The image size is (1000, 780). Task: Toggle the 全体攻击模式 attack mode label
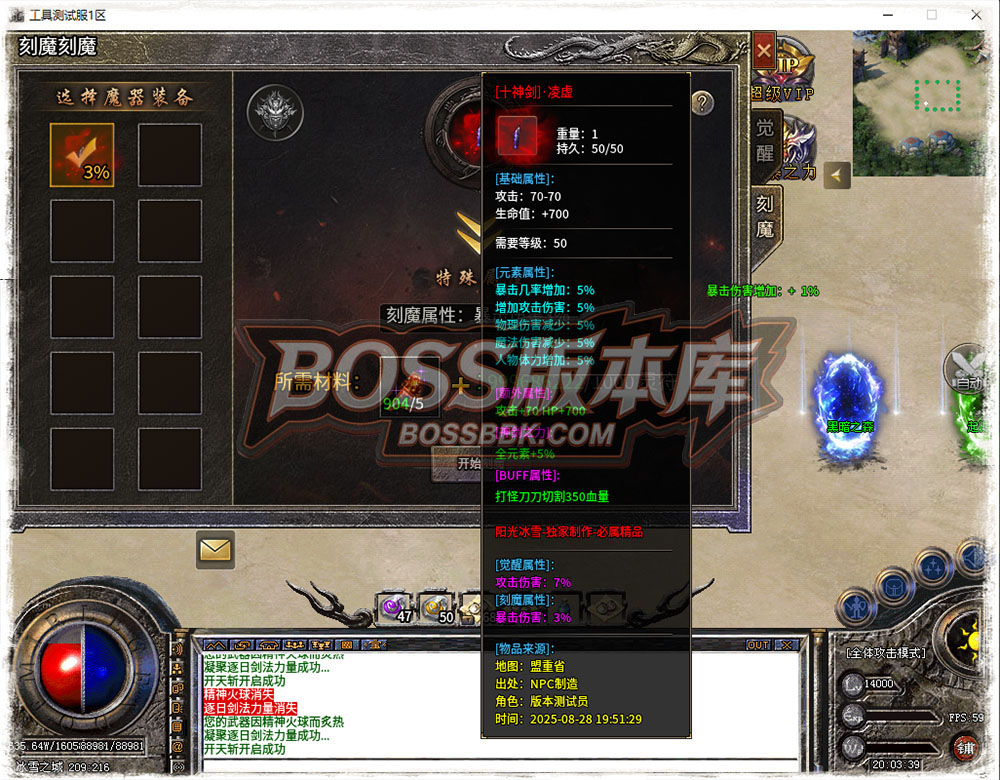click(x=886, y=653)
